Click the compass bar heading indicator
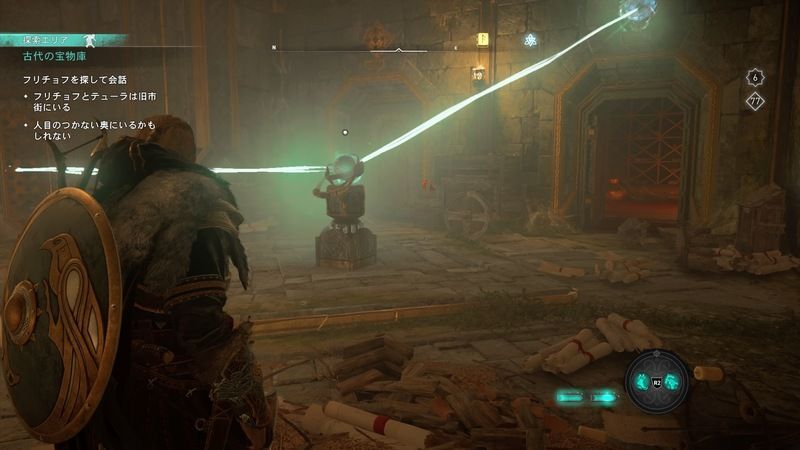Screen dimensions: 800x450 tap(399, 47)
